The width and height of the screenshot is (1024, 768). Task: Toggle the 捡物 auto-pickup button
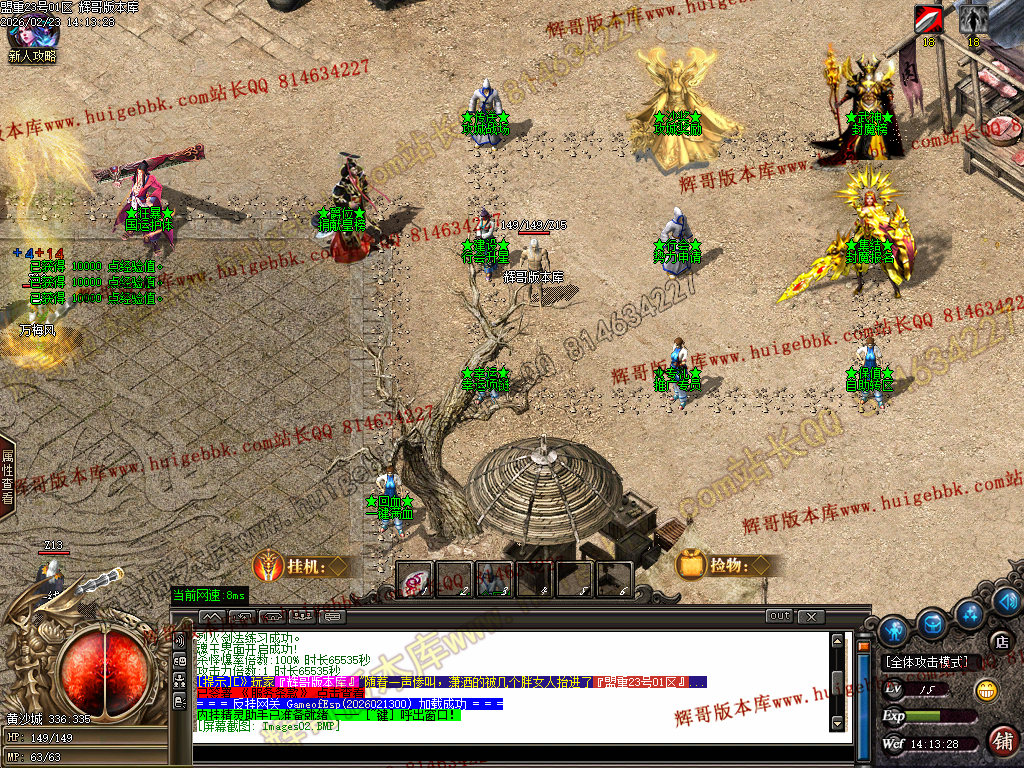click(x=727, y=567)
